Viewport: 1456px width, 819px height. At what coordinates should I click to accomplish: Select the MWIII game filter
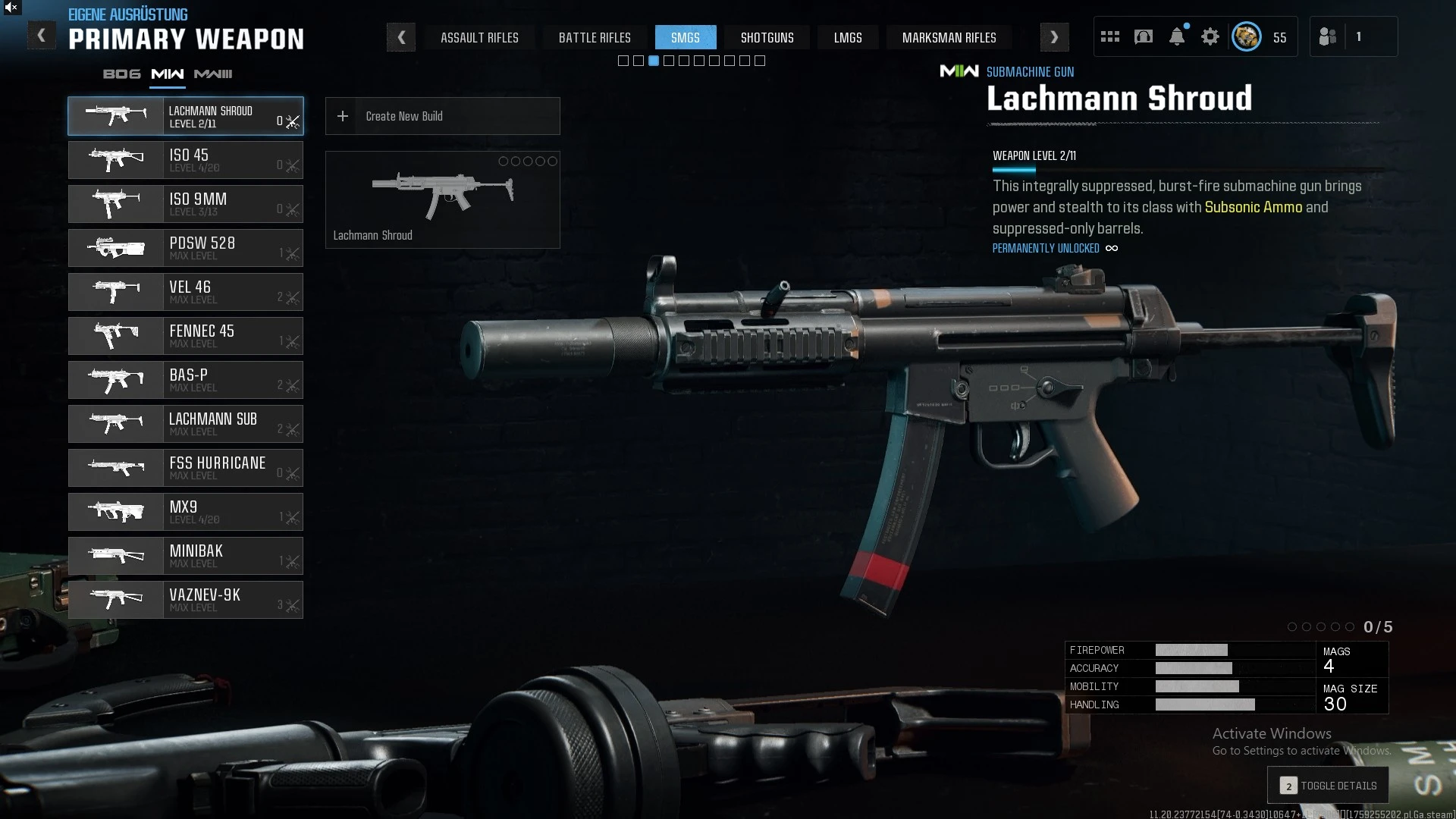[x=213, y=74]
